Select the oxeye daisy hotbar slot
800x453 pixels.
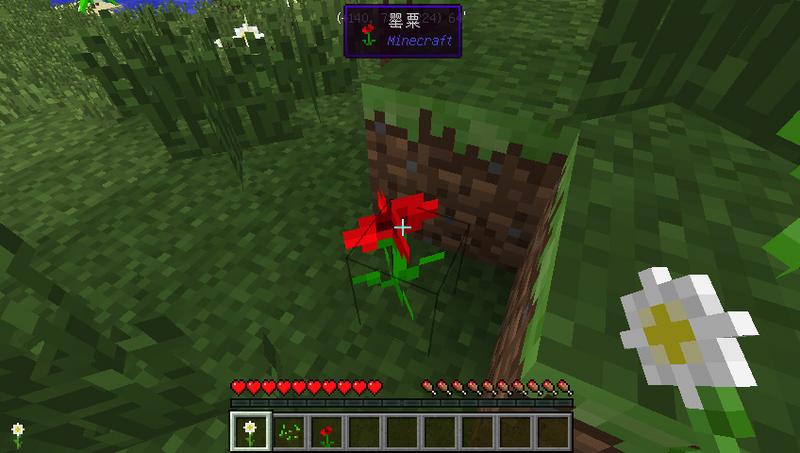pos(250,431)
